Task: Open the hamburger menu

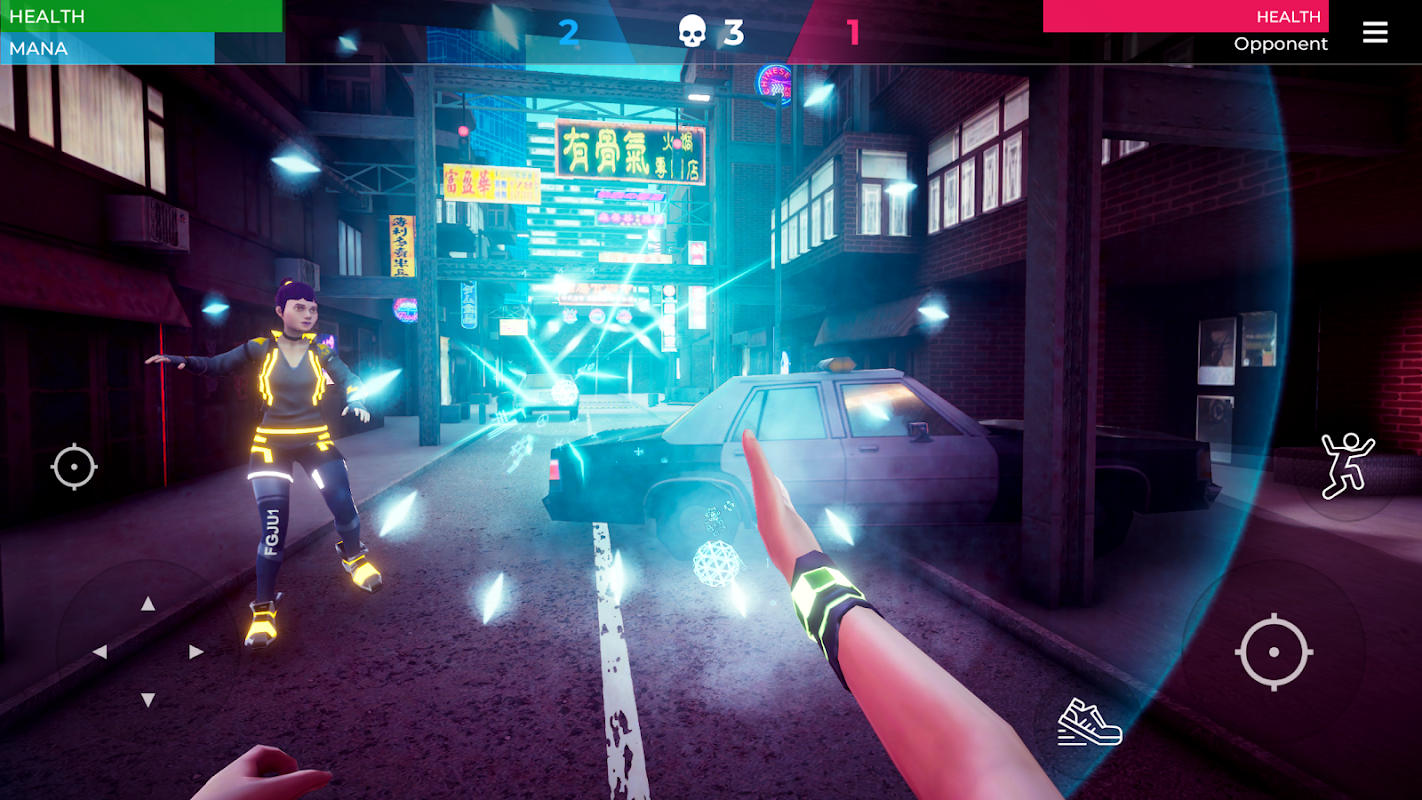Action: click(x=1375, y=33)
